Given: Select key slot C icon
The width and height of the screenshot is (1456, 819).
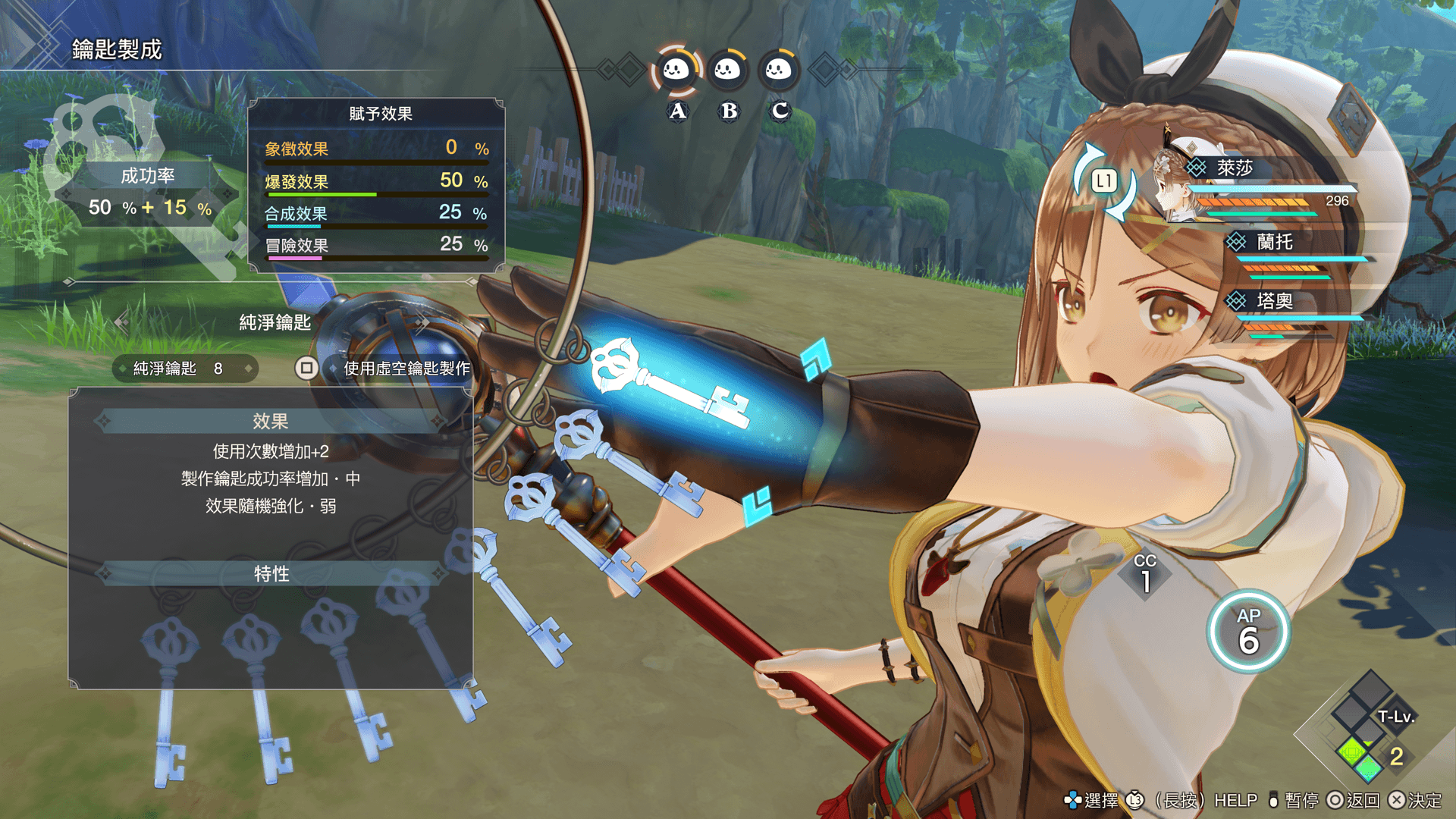Looking at the screenshot, I should tap(779, 71).
